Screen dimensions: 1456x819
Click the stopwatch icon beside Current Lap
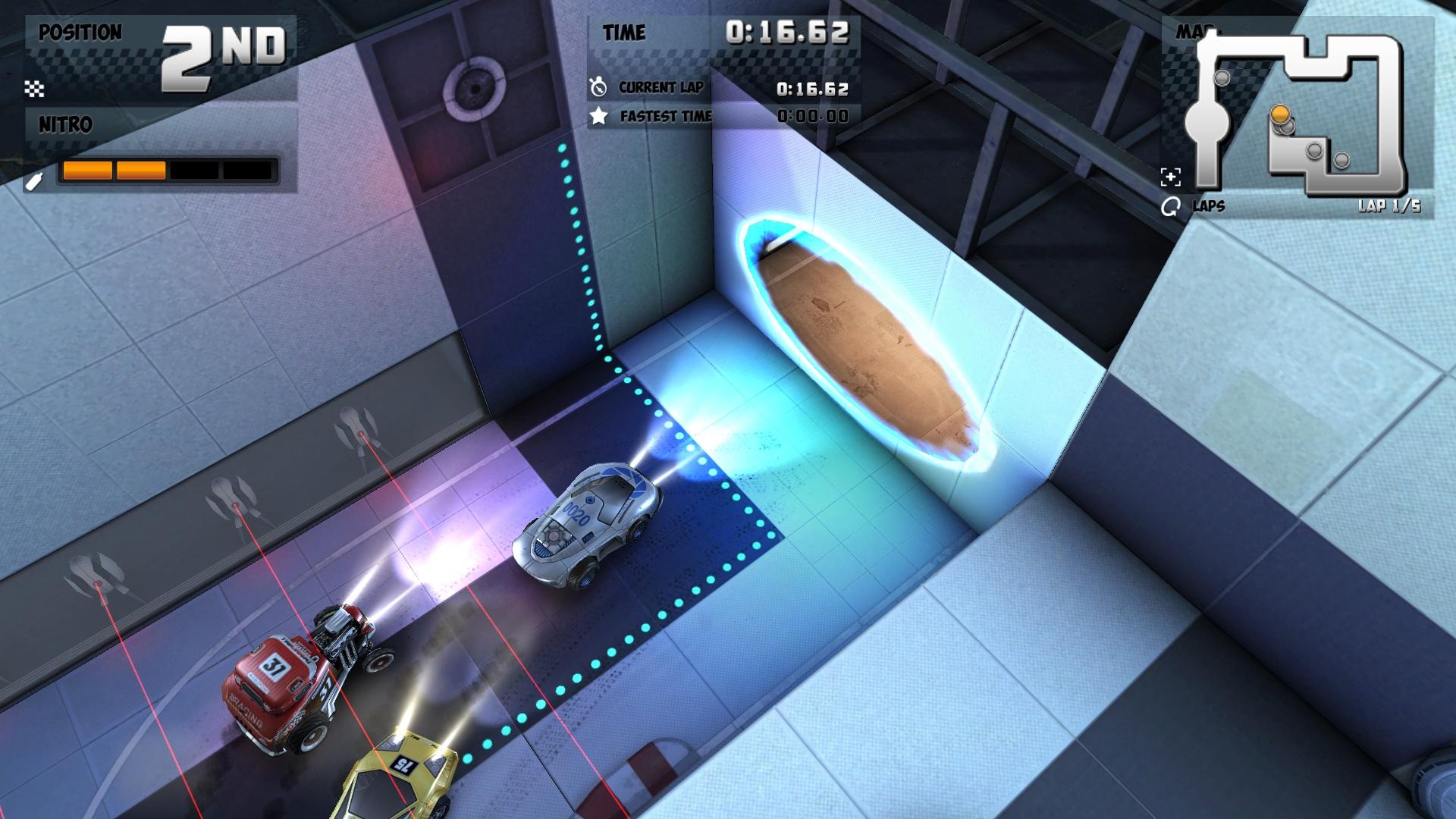point(600,86)
